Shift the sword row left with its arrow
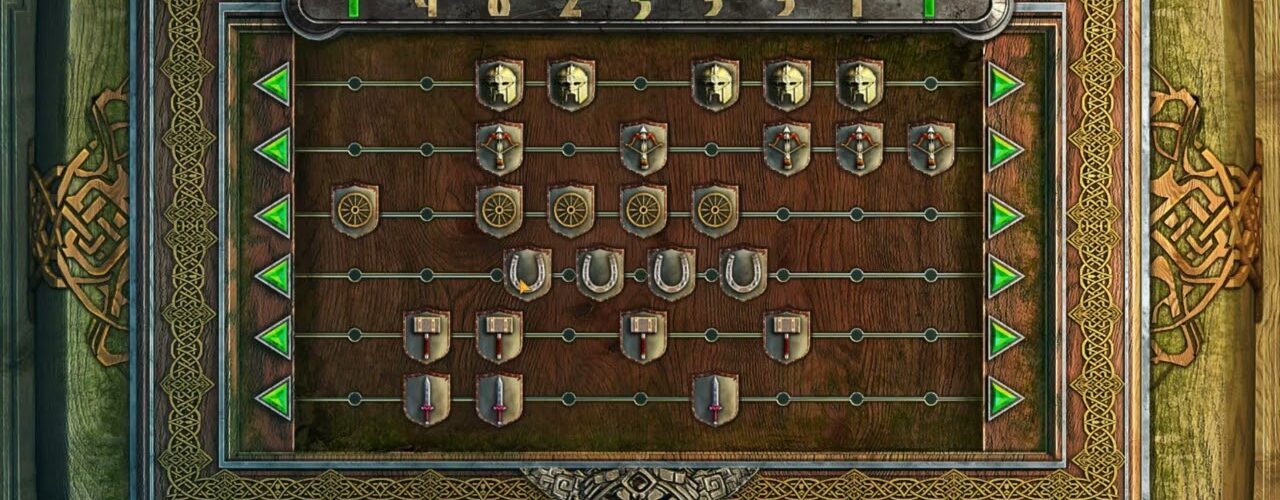The width and height of the screenshot is (1280, 500). [273, 398]
